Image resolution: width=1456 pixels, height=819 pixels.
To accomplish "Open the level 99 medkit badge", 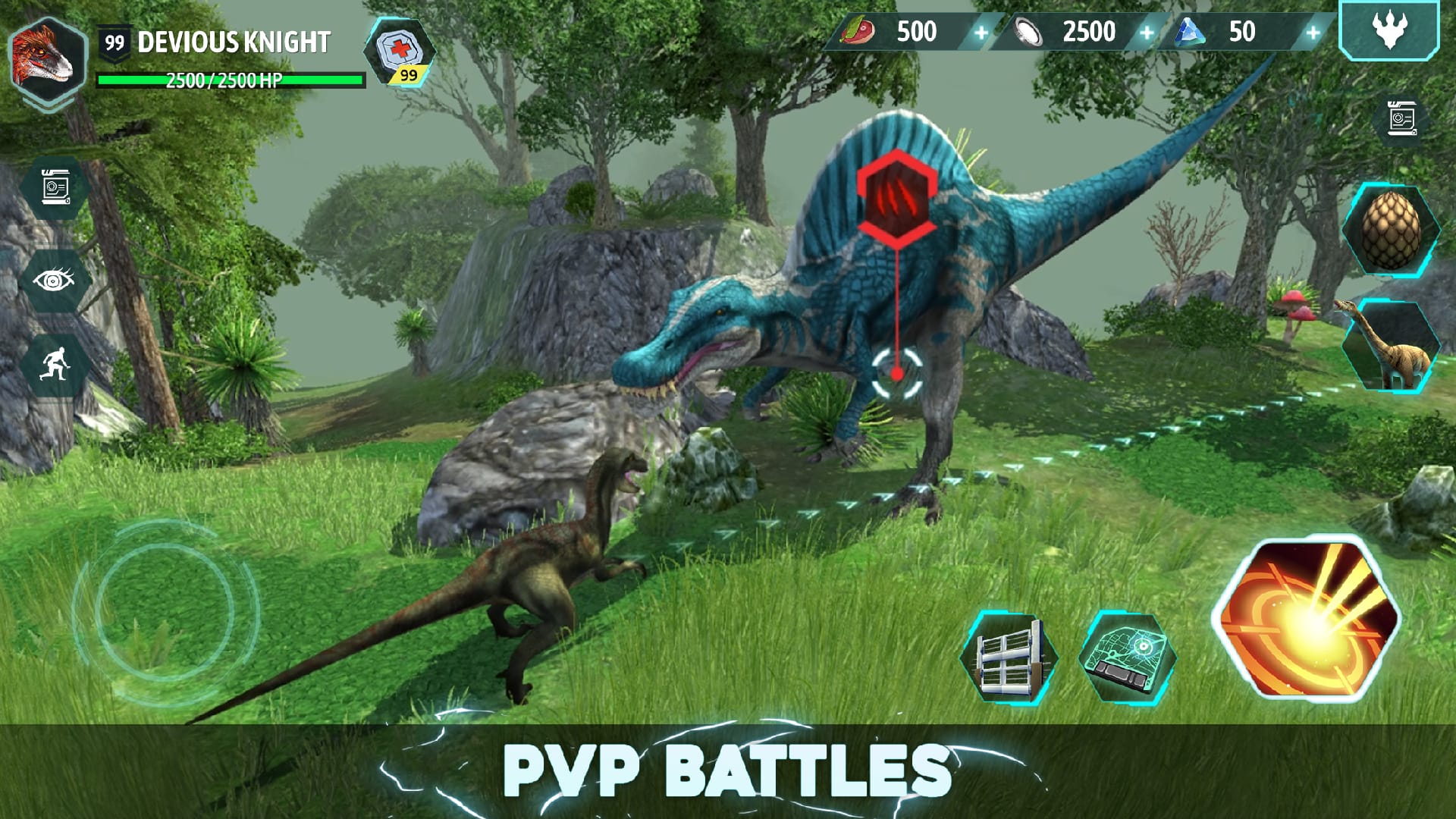I will pyautogui.click(x=402, y=57).
